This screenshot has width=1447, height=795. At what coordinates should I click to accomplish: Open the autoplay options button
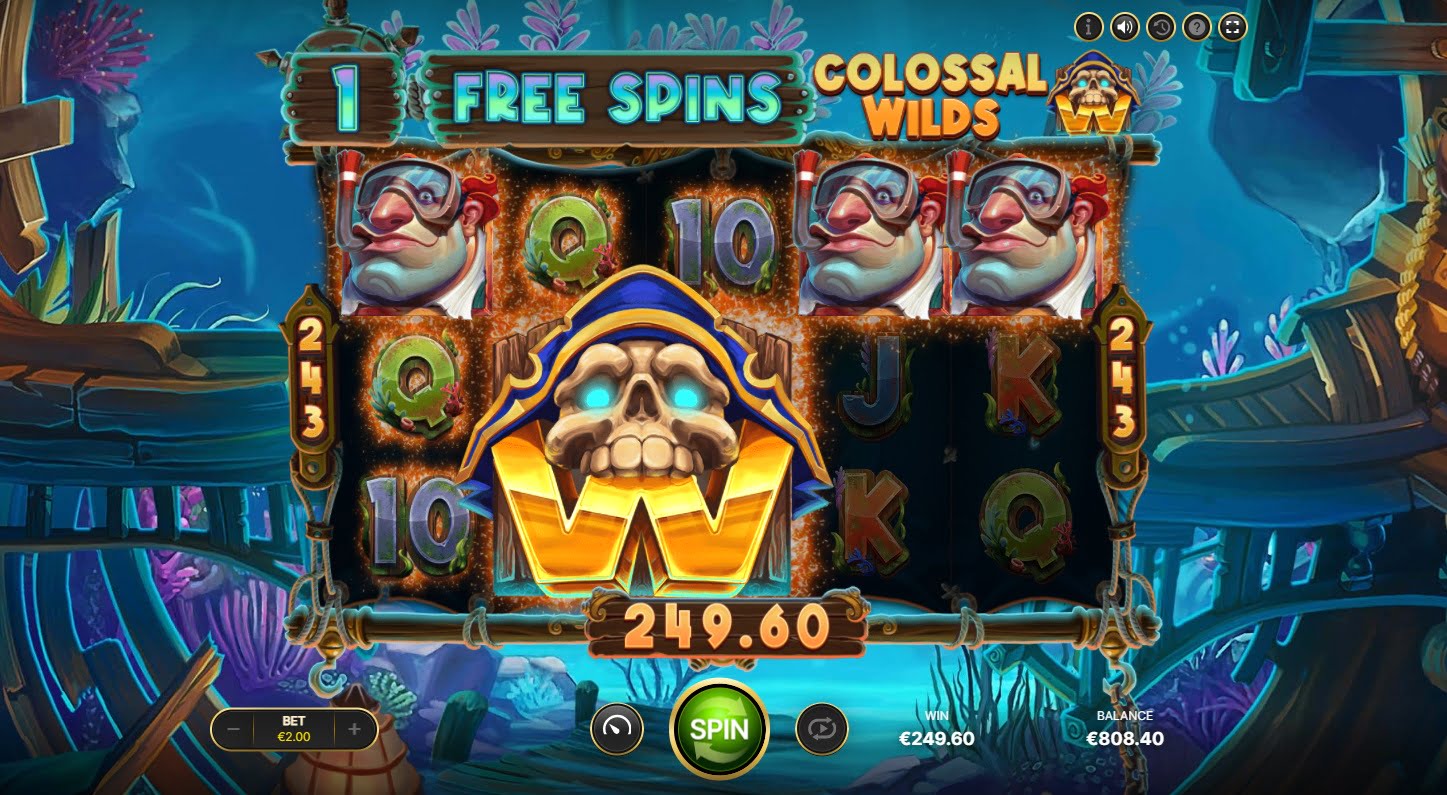[821, 729]
